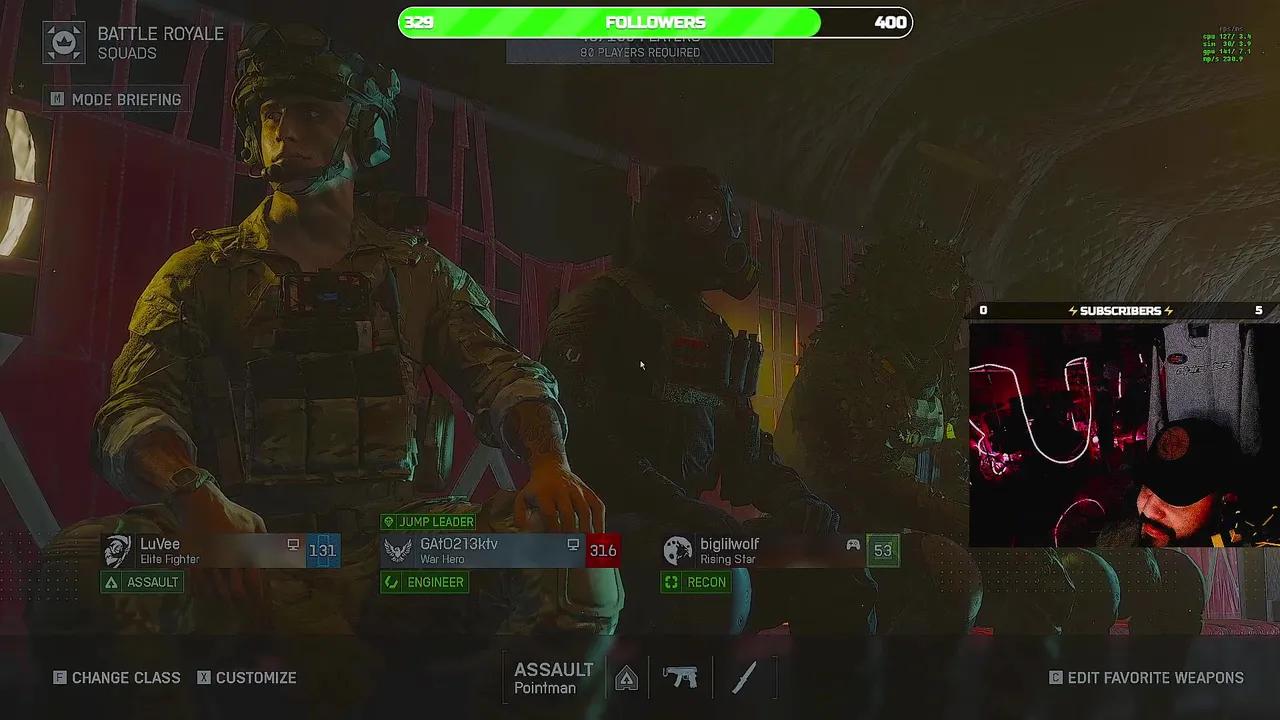Click biglilwolf's score box showing 53
Screen dimensions: 1280x720
[x=883, y=550]
